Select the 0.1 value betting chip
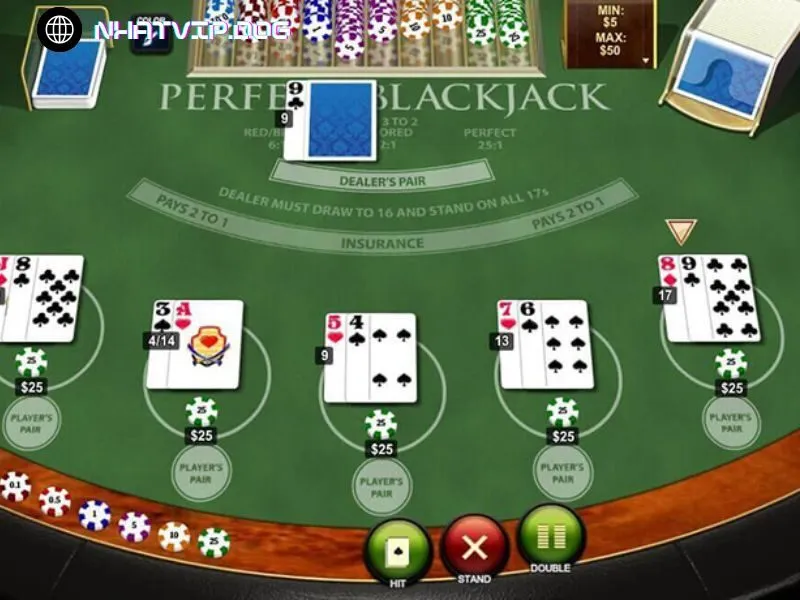This screenshot has height=600, width=800. click(15, 487)
